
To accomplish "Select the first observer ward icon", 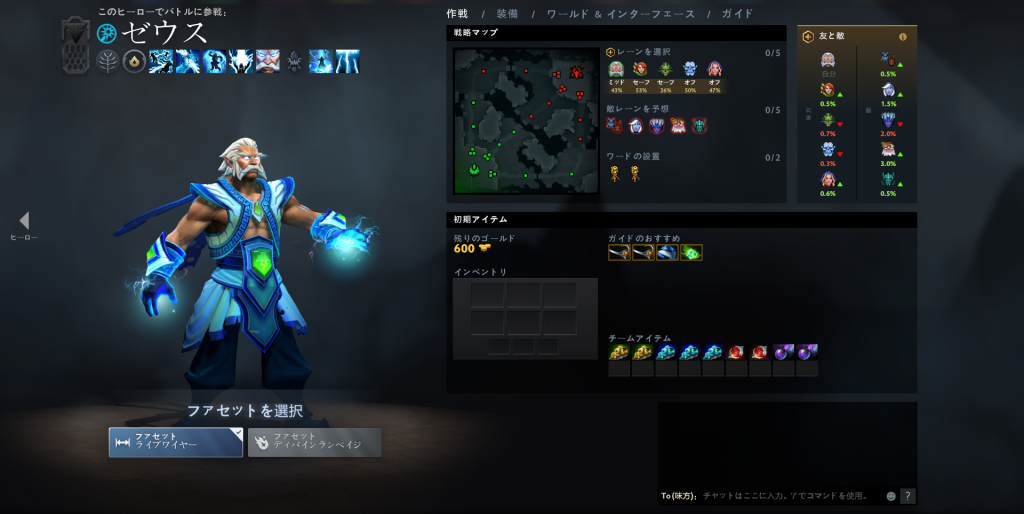I will (616, 174).
